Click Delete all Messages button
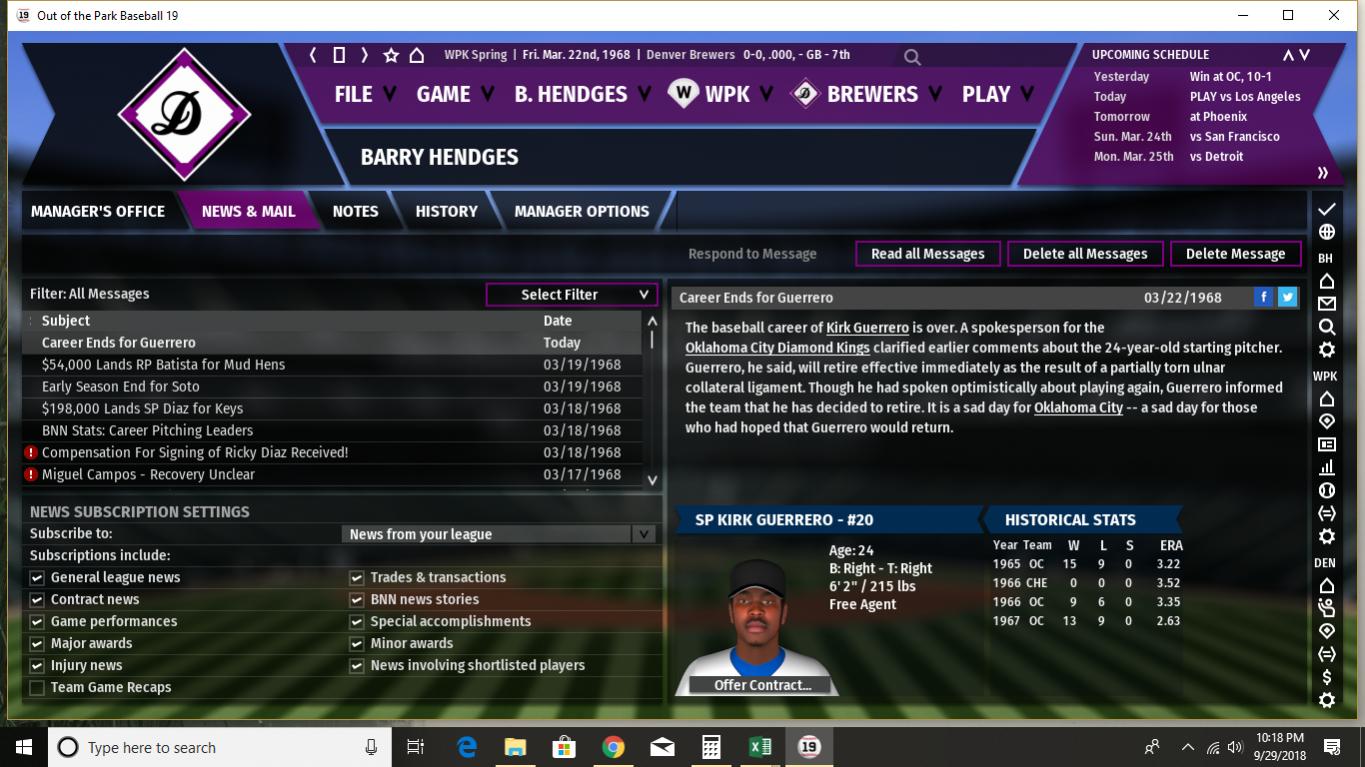The height and width of the screenshot is (767, 1365). 1085,254
